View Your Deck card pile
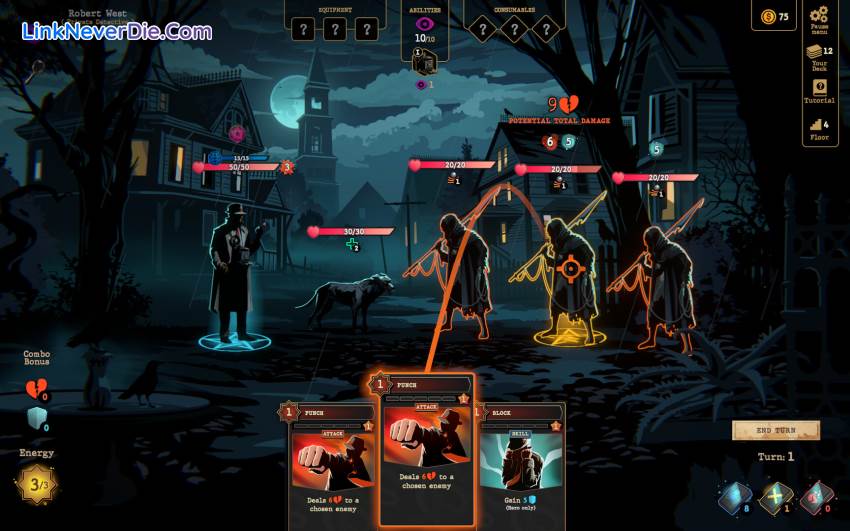 click(819, 54)
